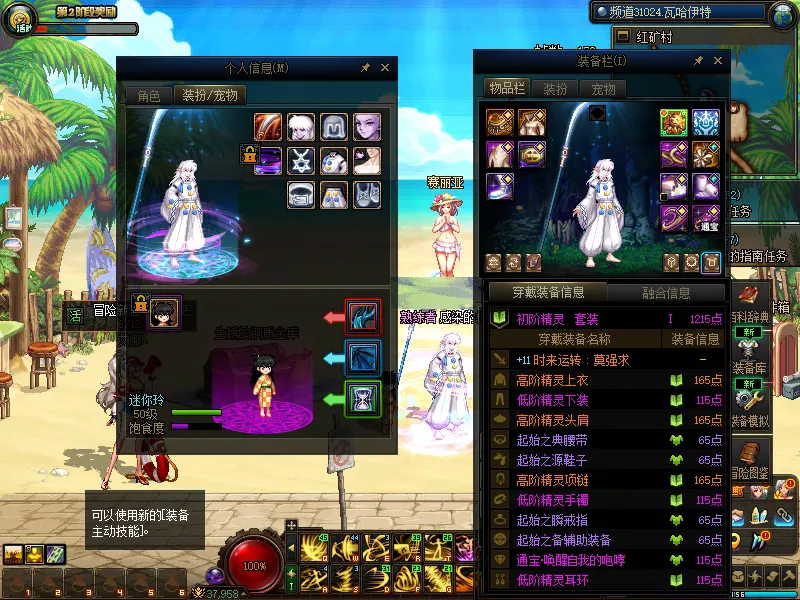Viewport: 800px width, 600px height.
Task: Pin the 装备栏 equipment window
Action: point(699,61)
